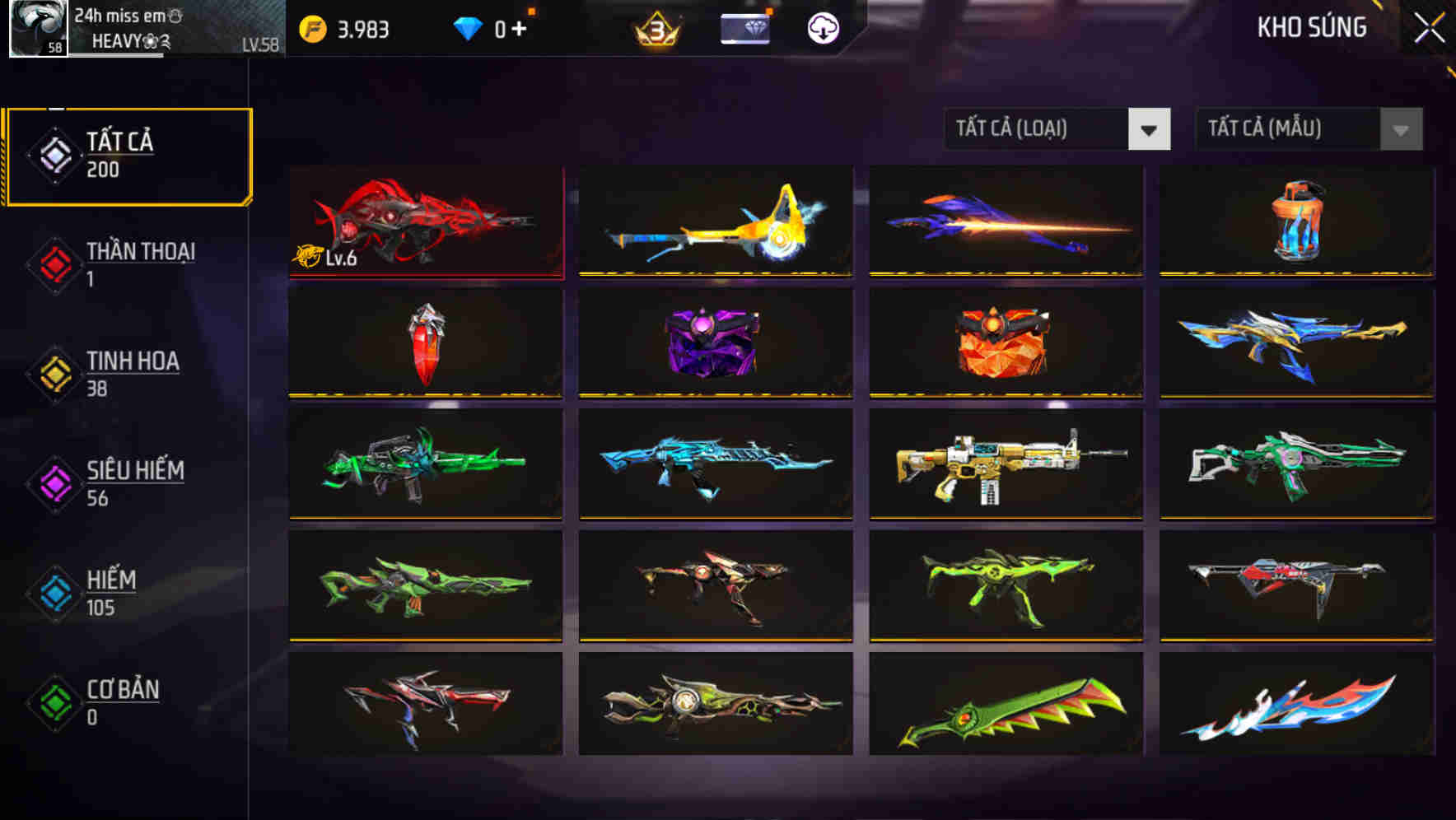The width and height of the screenshot is (1456, 820).
Task: Open the cloud download icon
Action: [x=822, y=26]
